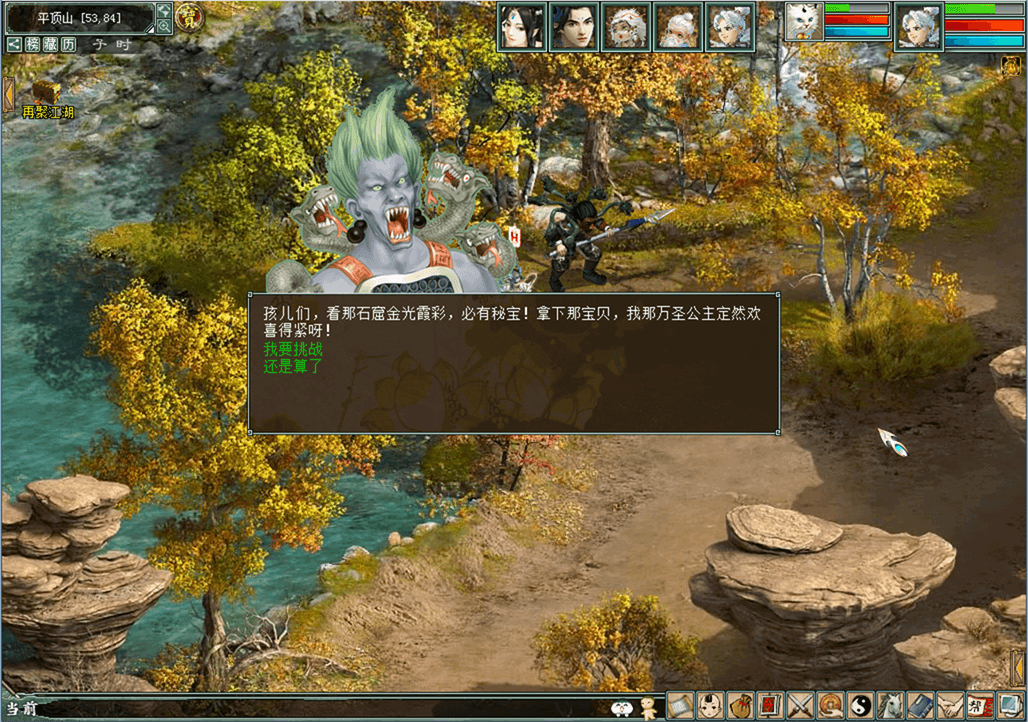Click the gold coin in hand icon
1028x722 pixels.
tap(831, 706)
